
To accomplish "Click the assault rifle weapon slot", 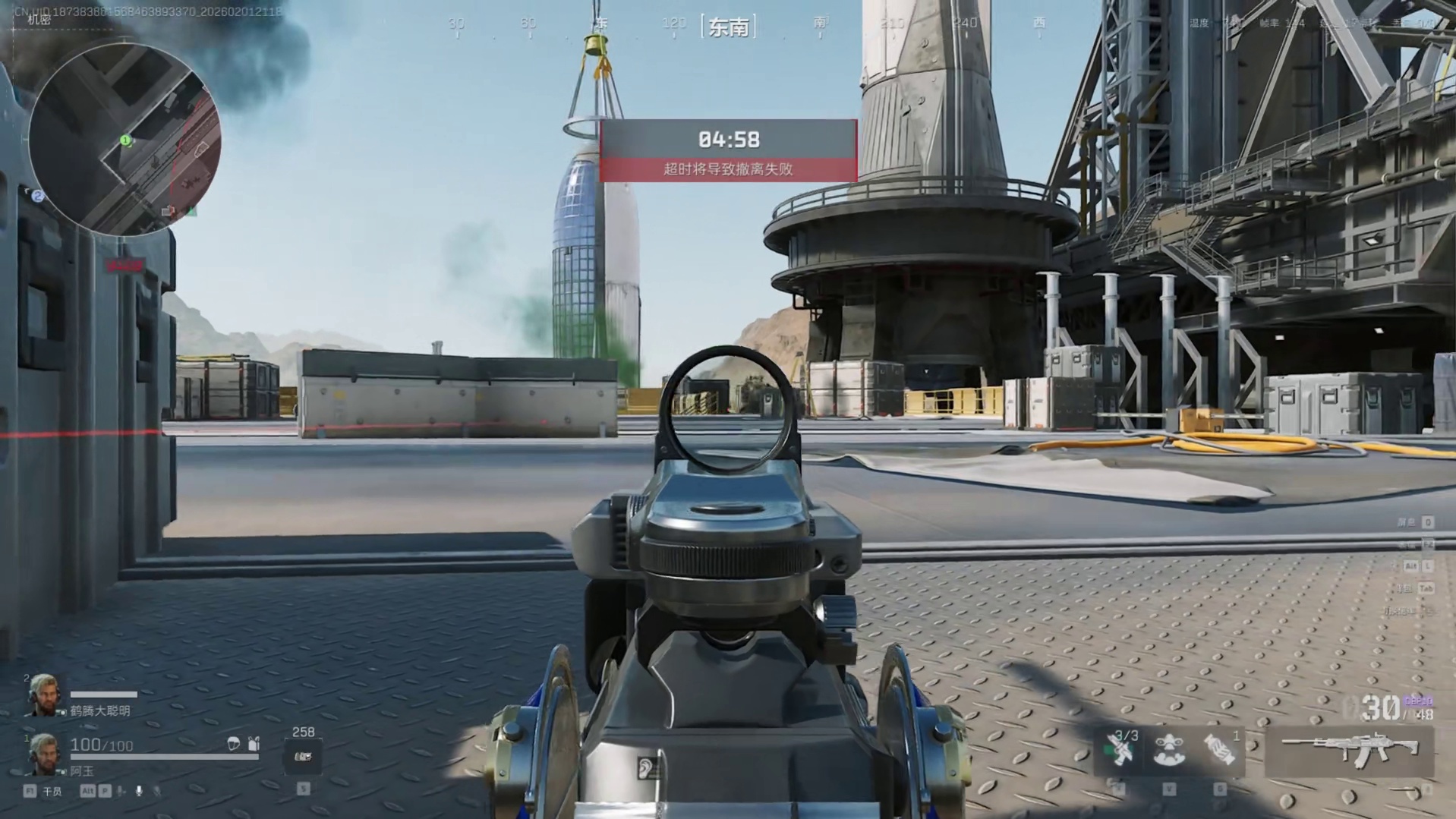I will click(1349, 750).
